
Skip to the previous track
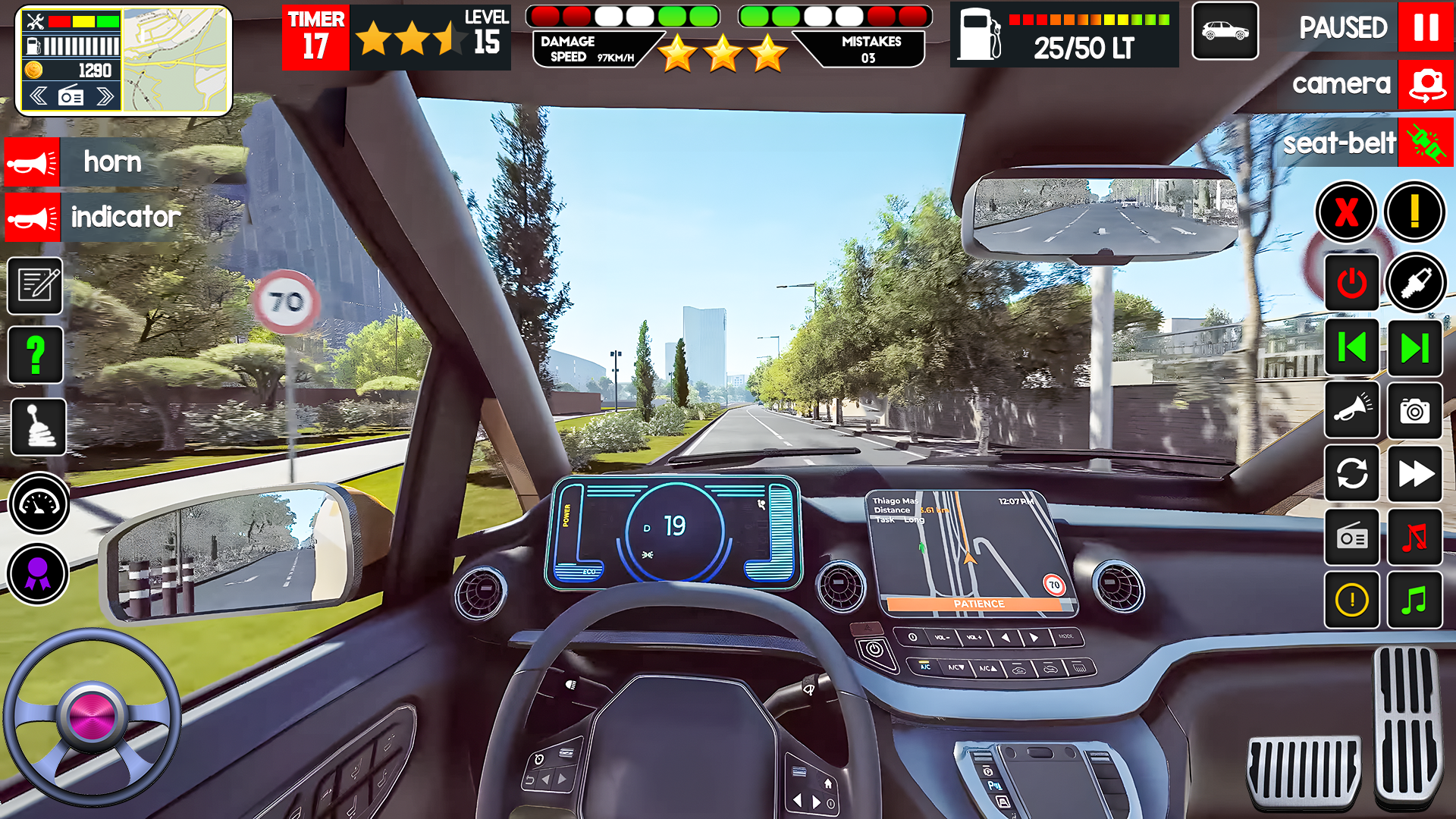pyautogui.click(x=1351, y=348)
